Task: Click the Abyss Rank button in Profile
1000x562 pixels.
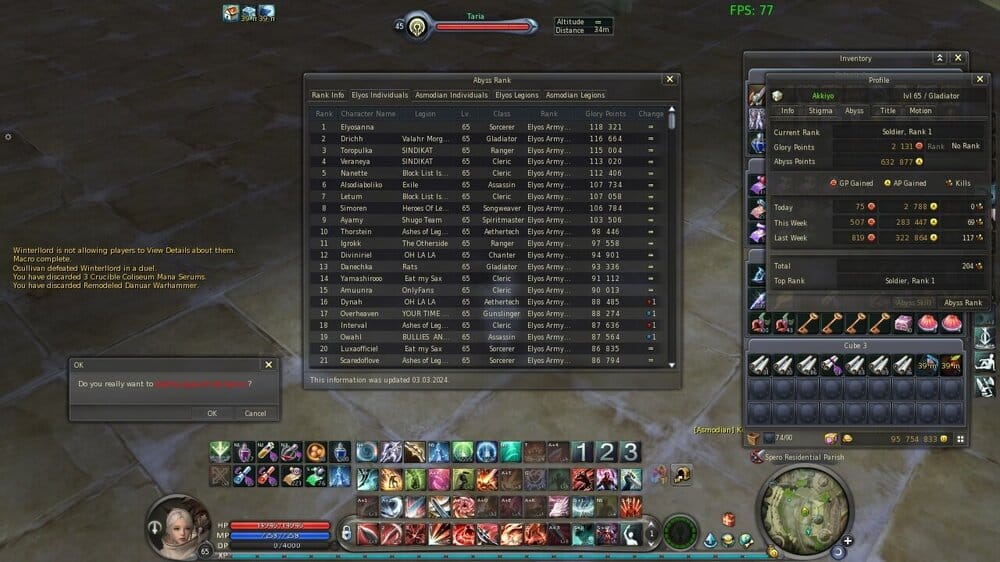Action: click(963, 302)
